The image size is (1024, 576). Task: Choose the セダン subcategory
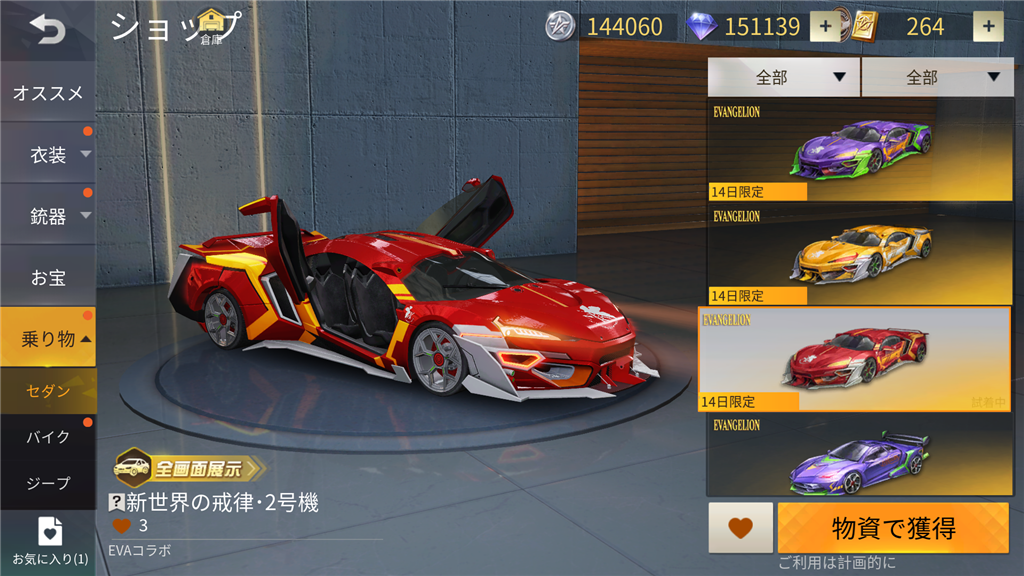(x=48, y=391)
